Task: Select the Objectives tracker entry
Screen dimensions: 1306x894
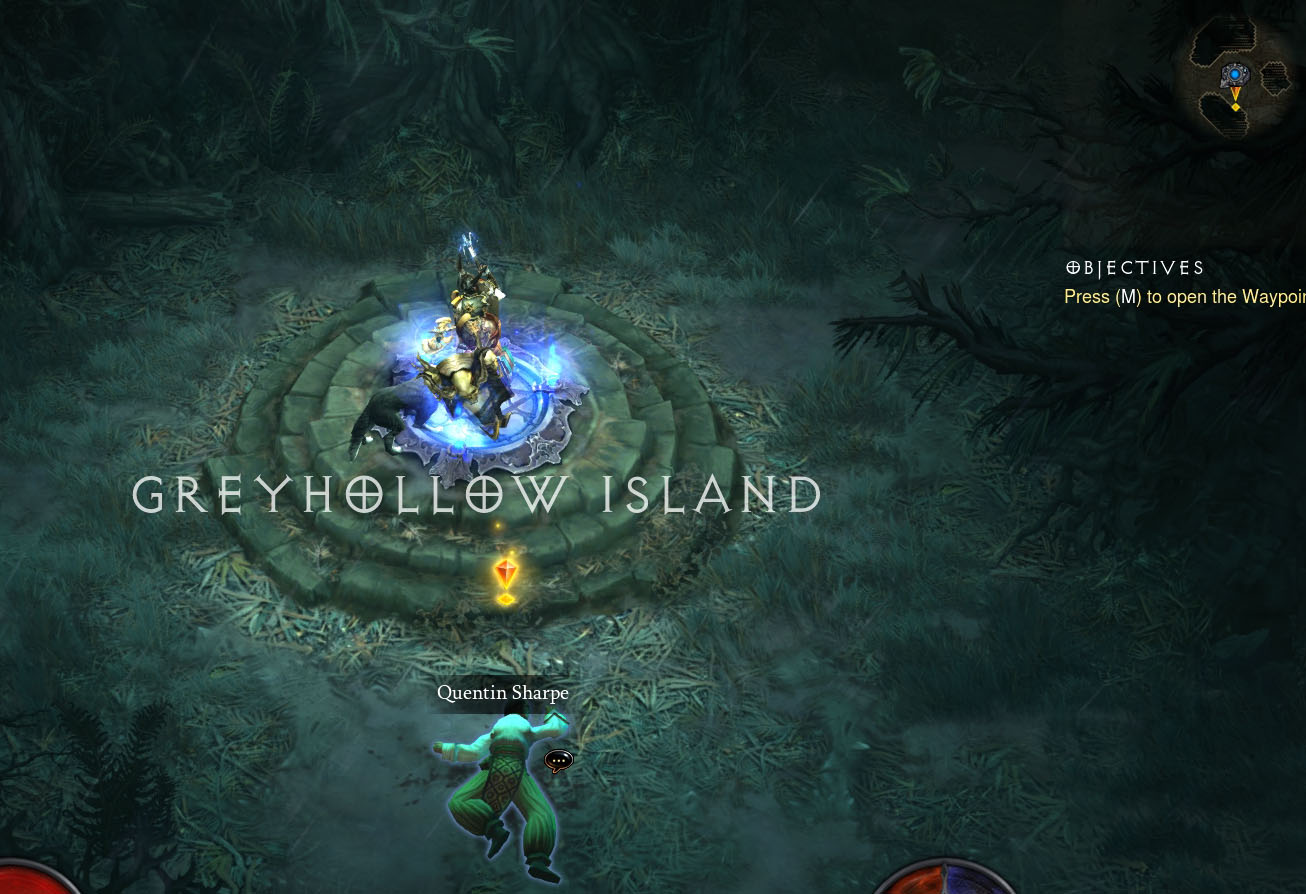Action: pyautogui.click(x=1184, y=297)
